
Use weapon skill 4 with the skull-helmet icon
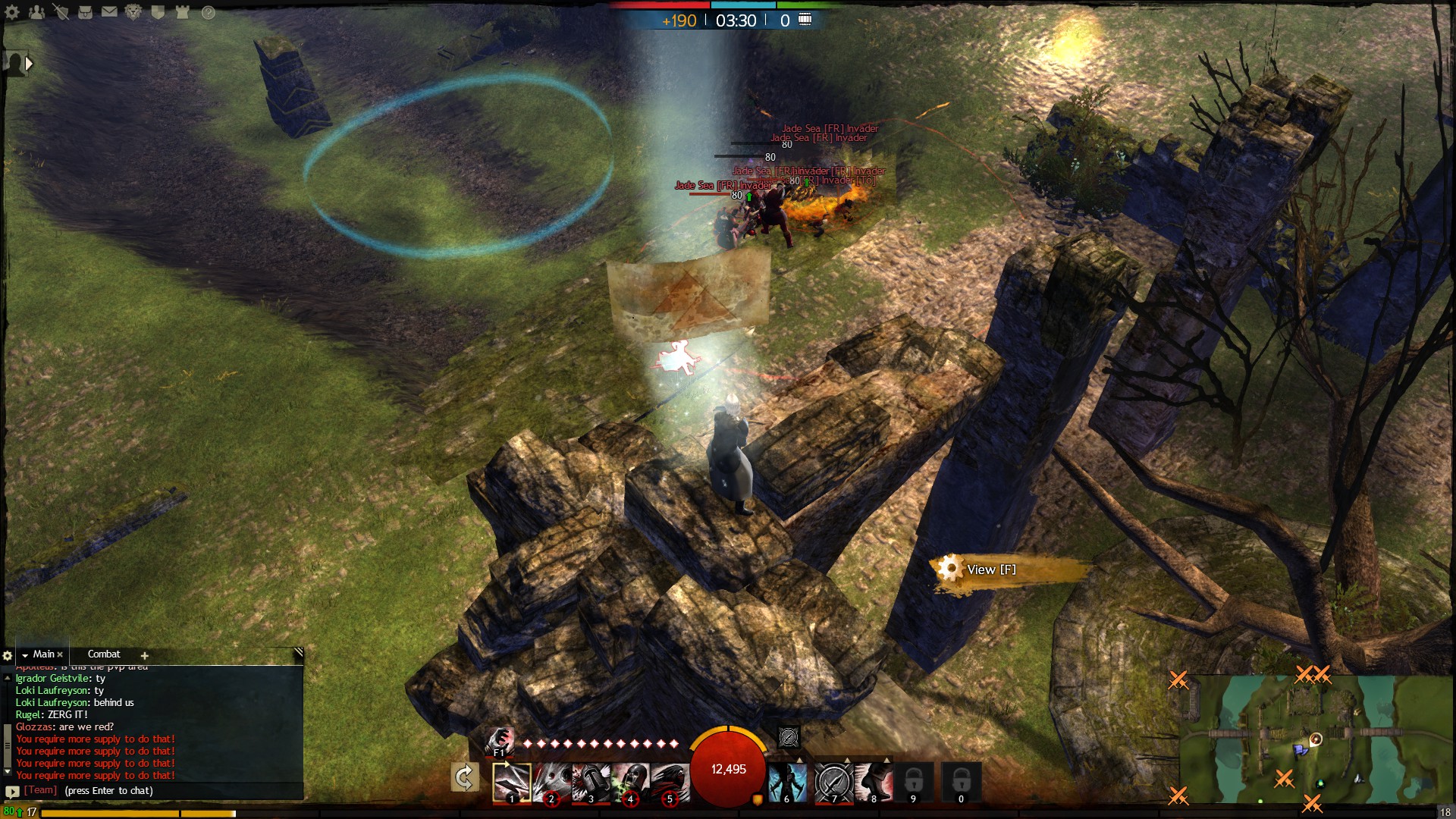[631, 782]
